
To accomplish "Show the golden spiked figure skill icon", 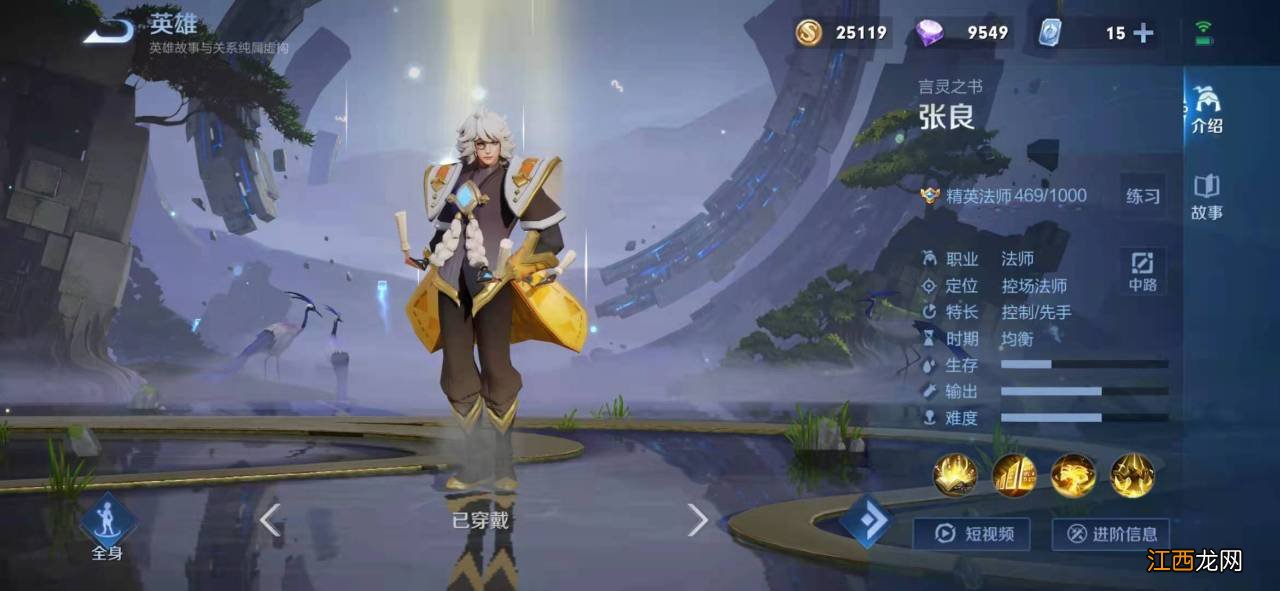I will click(x=1132, y=475).
